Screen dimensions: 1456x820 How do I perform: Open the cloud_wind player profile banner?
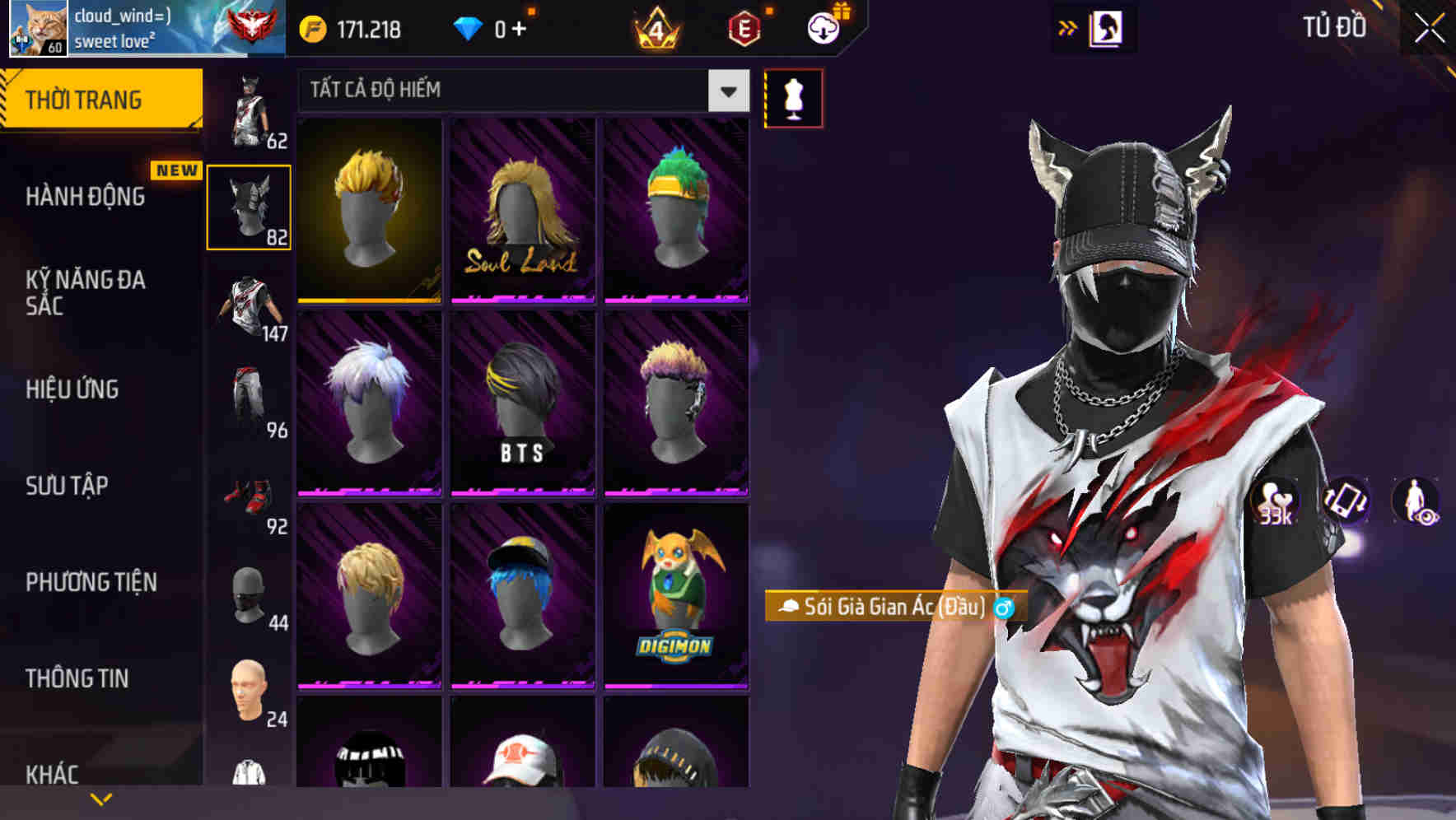(132, 30)
